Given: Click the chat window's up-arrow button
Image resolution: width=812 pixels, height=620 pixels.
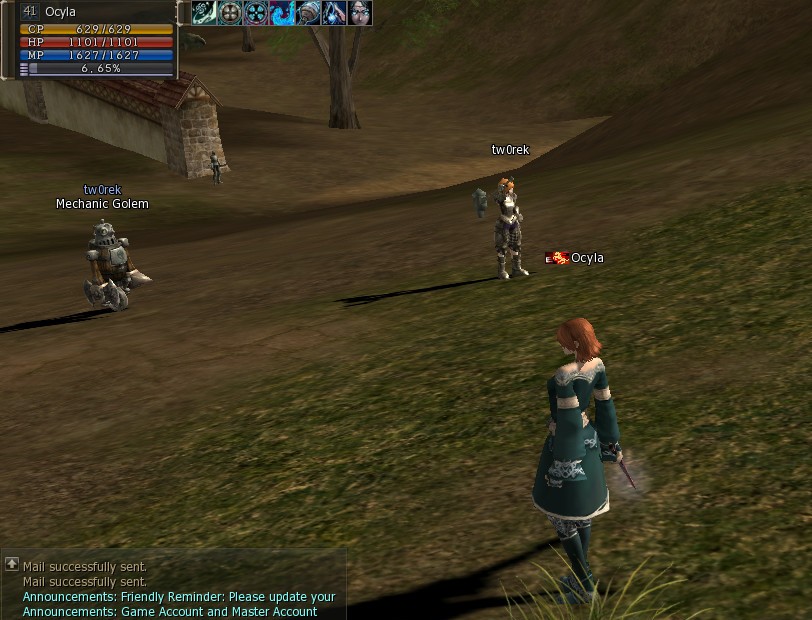Looking at the screenshot, I should [x=12, y=564].
